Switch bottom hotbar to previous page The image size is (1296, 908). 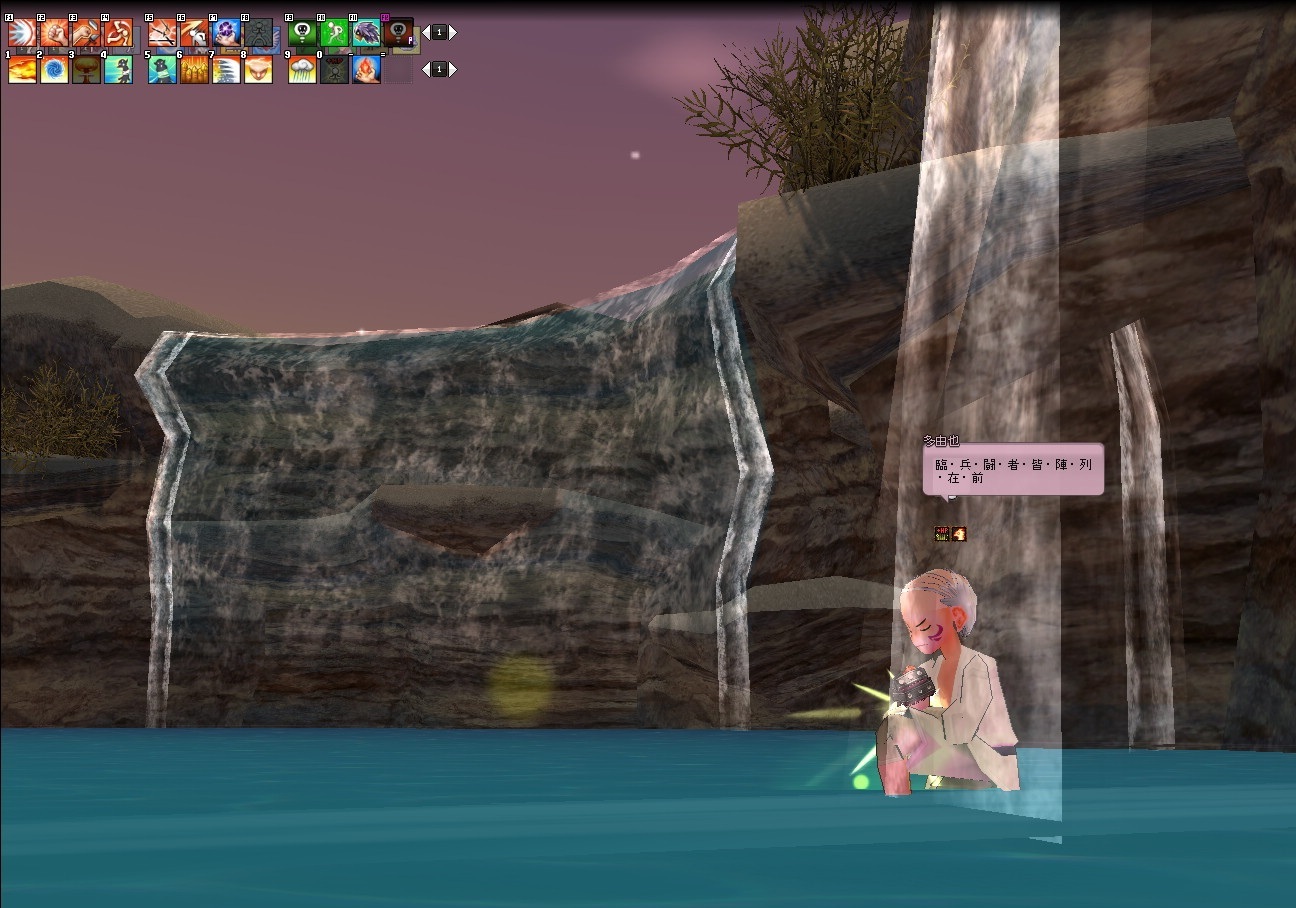coord(425,69)
